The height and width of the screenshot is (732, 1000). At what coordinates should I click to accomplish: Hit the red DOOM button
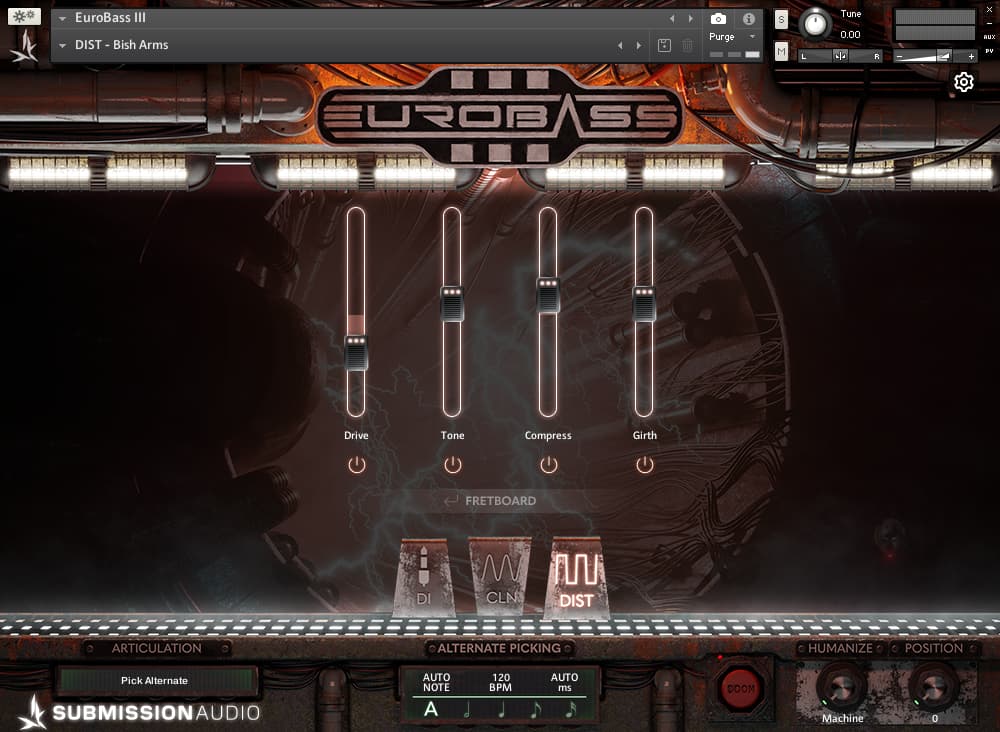(741, 688)
